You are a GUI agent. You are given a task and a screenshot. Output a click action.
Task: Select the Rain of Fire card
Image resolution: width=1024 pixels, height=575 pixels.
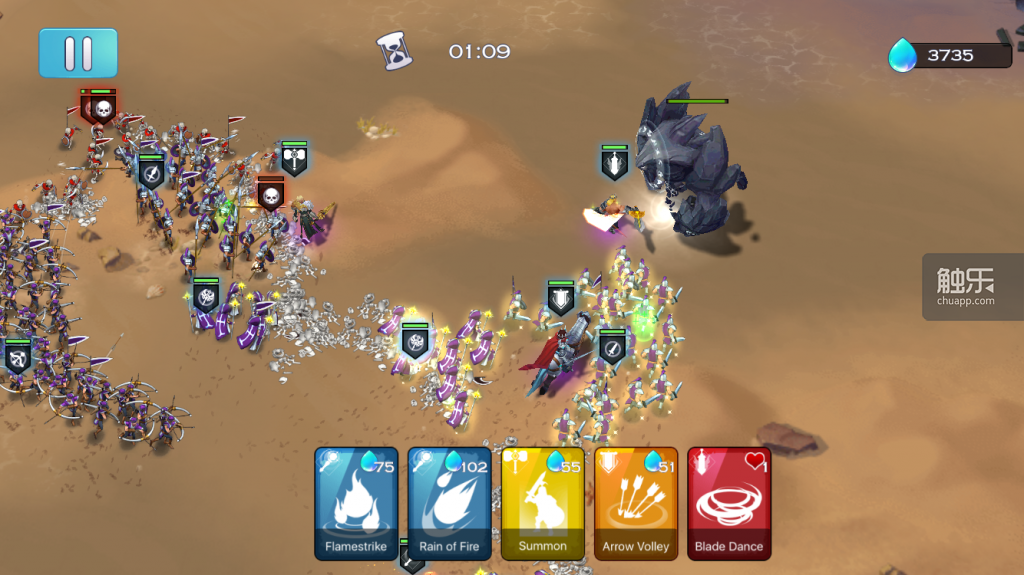450,503
